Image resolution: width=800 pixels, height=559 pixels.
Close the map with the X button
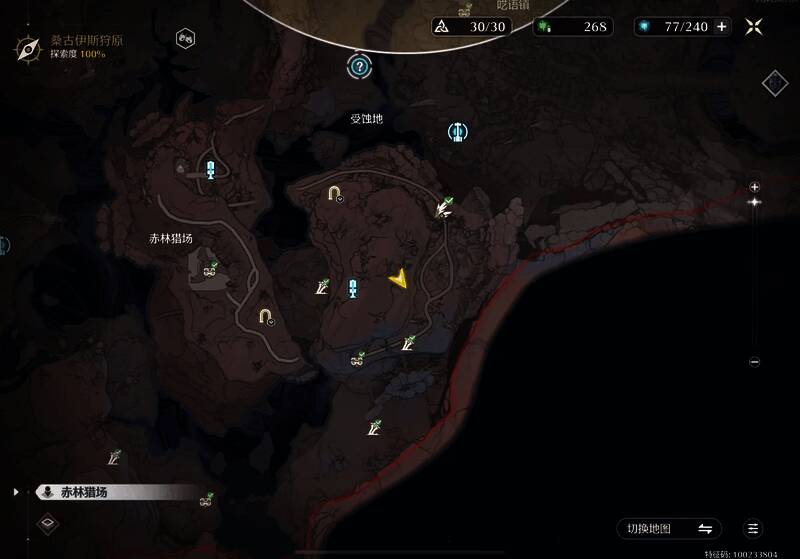click(756, 27)
